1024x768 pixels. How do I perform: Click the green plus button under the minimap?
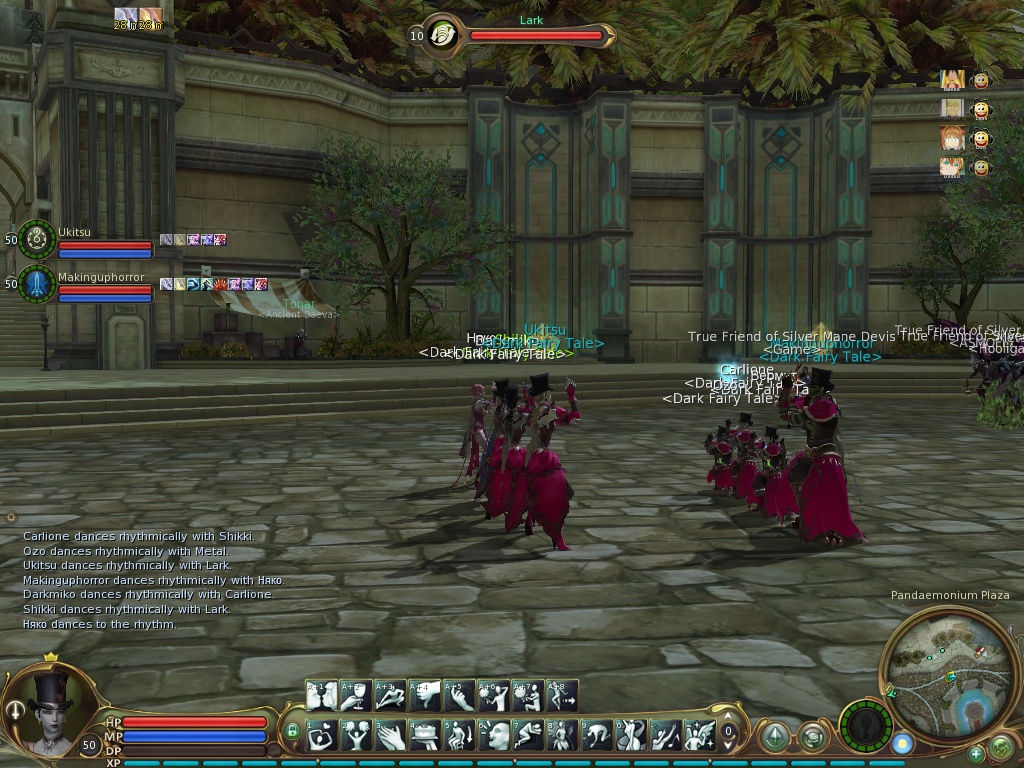(x=975, y=753)
